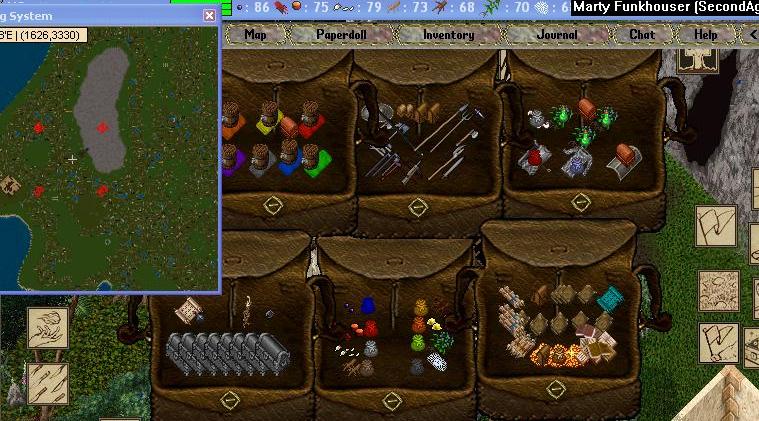Open the Journal
Image resolution: width=759 pixels, height=421 pixels.
(x=557, y=34)
